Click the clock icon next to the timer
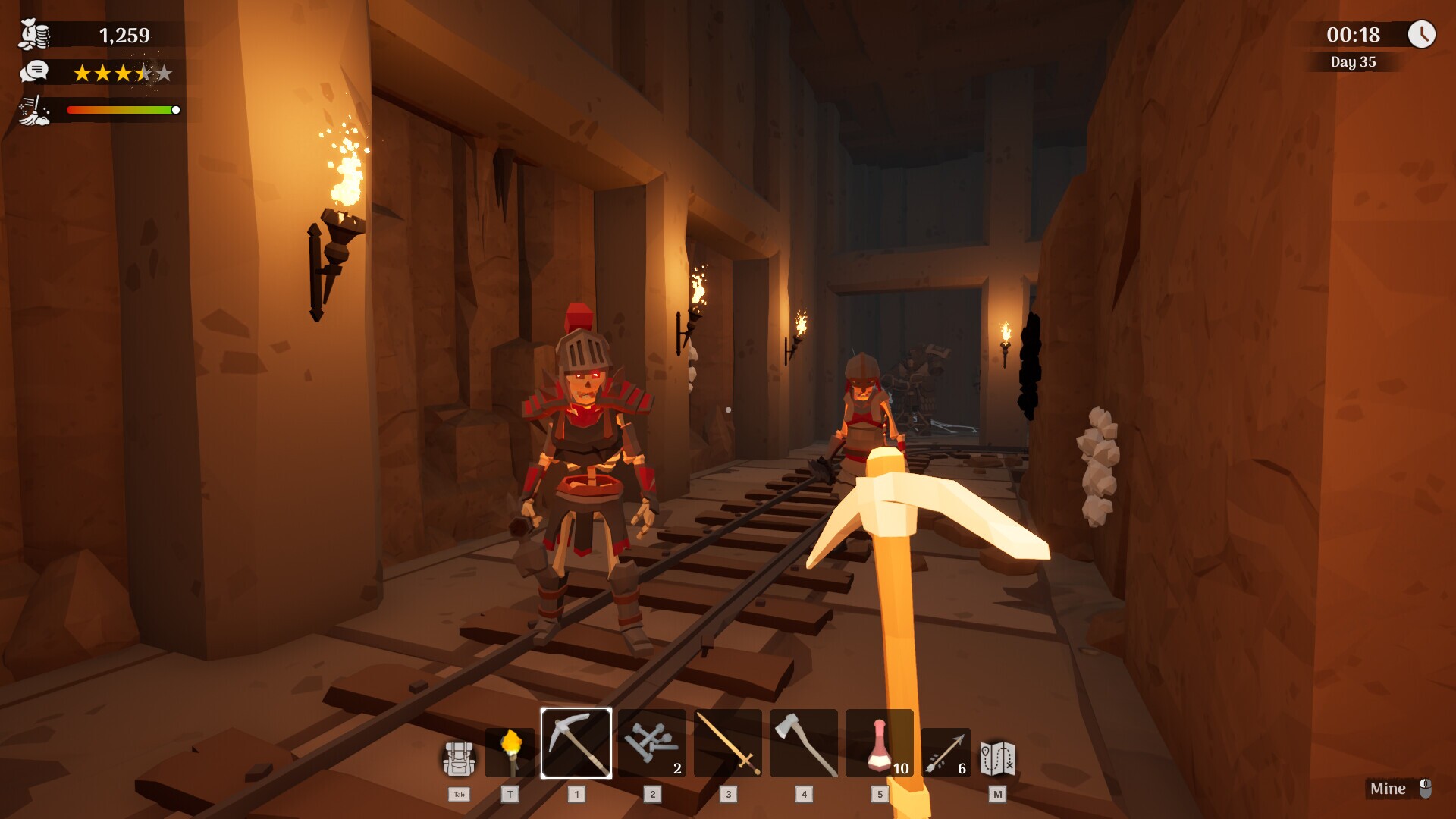Screen dimensions: 1456x819 tap(1423, 34)
